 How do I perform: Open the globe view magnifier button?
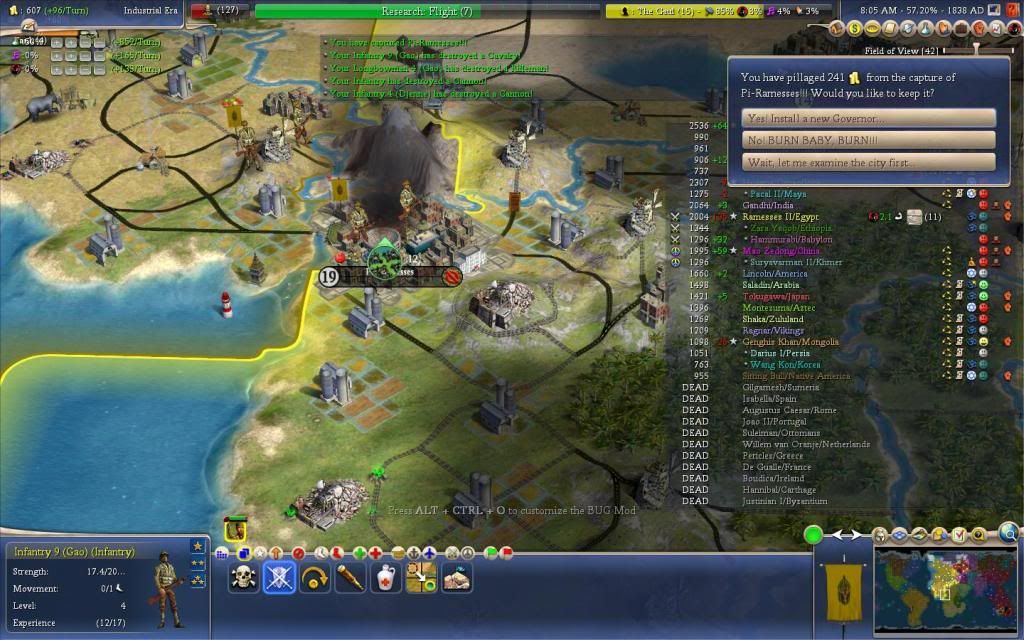tap(1008, 533)
